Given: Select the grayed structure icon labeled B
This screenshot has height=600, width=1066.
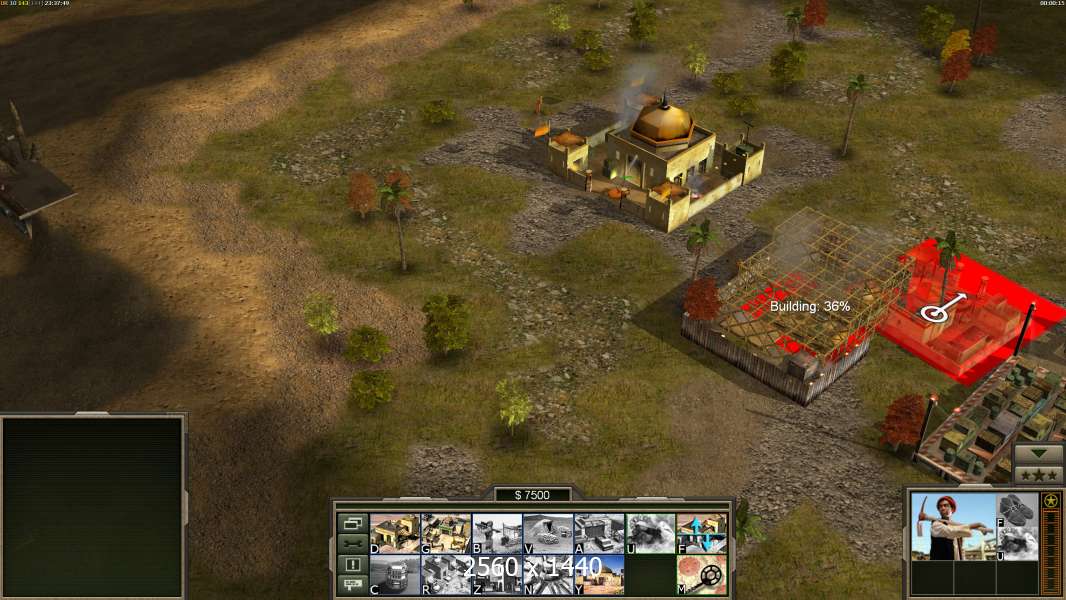Looking at the screenshot, I should 497,534.
